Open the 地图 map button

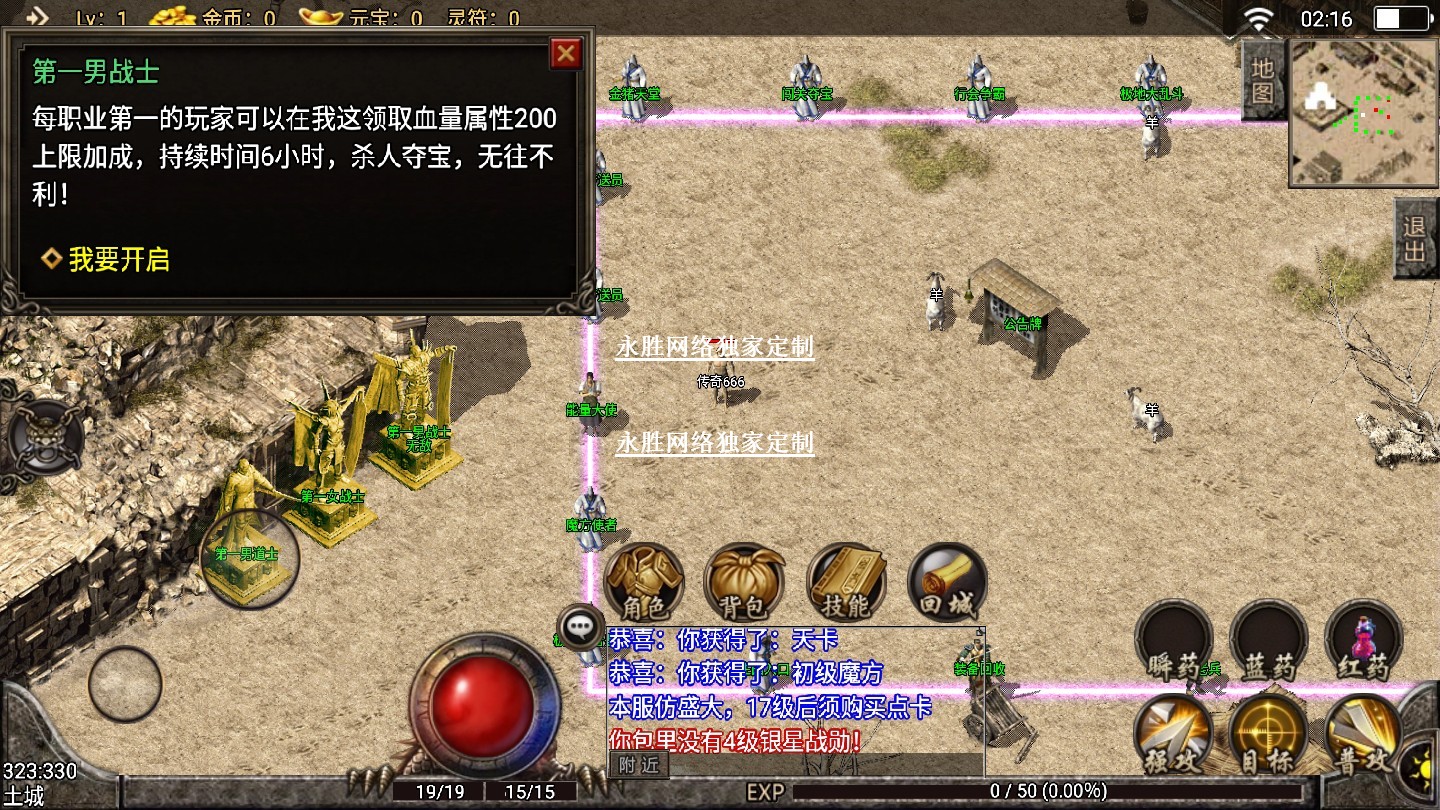pyautogui.click(x=1263, y=80)
